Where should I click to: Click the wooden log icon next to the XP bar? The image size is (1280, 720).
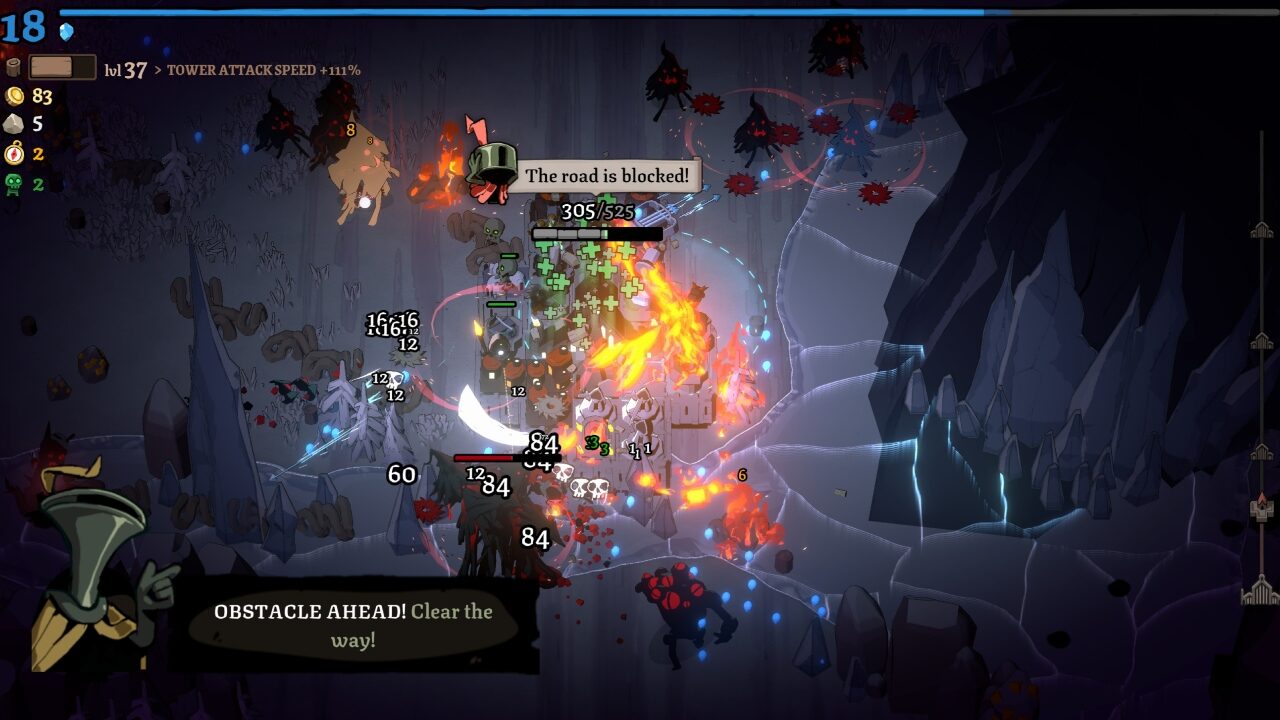click(x=13, y=68)
